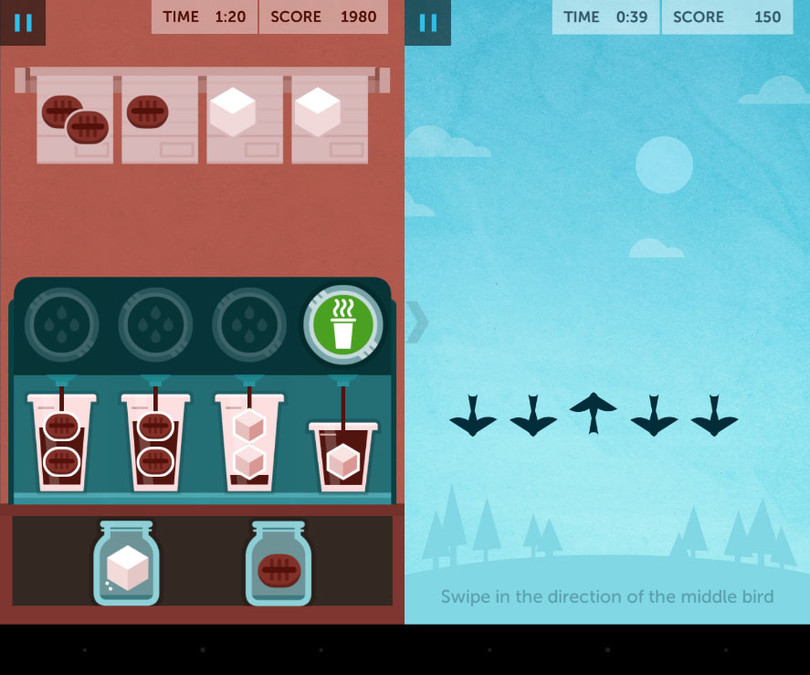Pause the bird direction game
810x675 pixels.
click(x=428, y=22)
